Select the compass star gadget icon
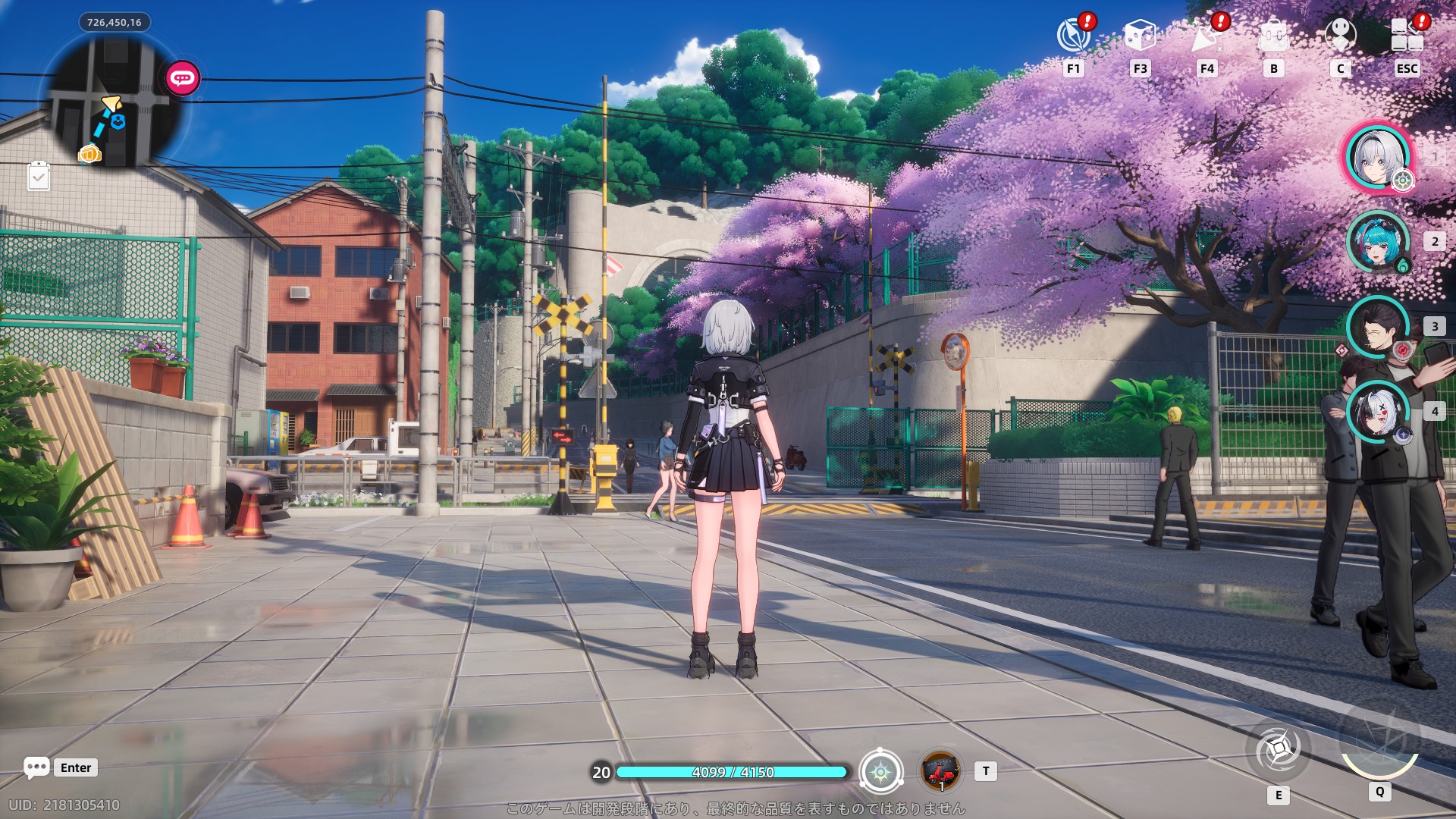The height and width of the screenshot is (819, 1456). pos(880,772)
